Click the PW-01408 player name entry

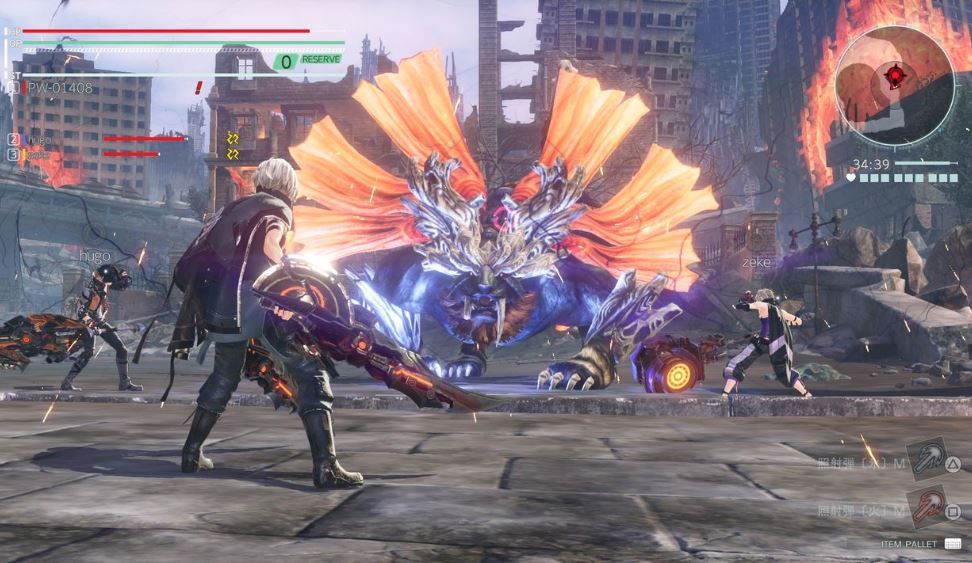(58, 88)
